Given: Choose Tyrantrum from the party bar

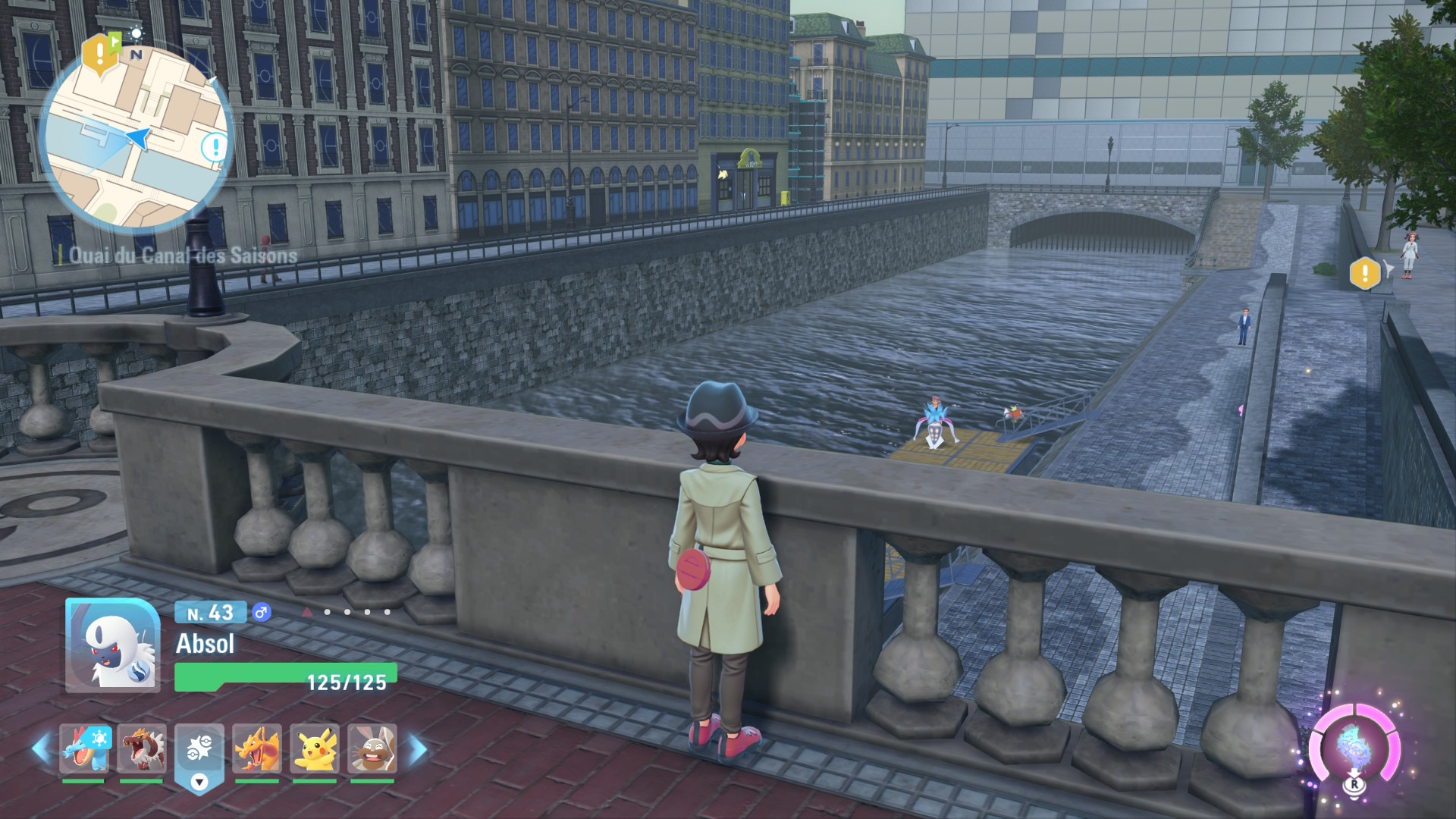Looking at the screenshot, I should coord(142,748).
